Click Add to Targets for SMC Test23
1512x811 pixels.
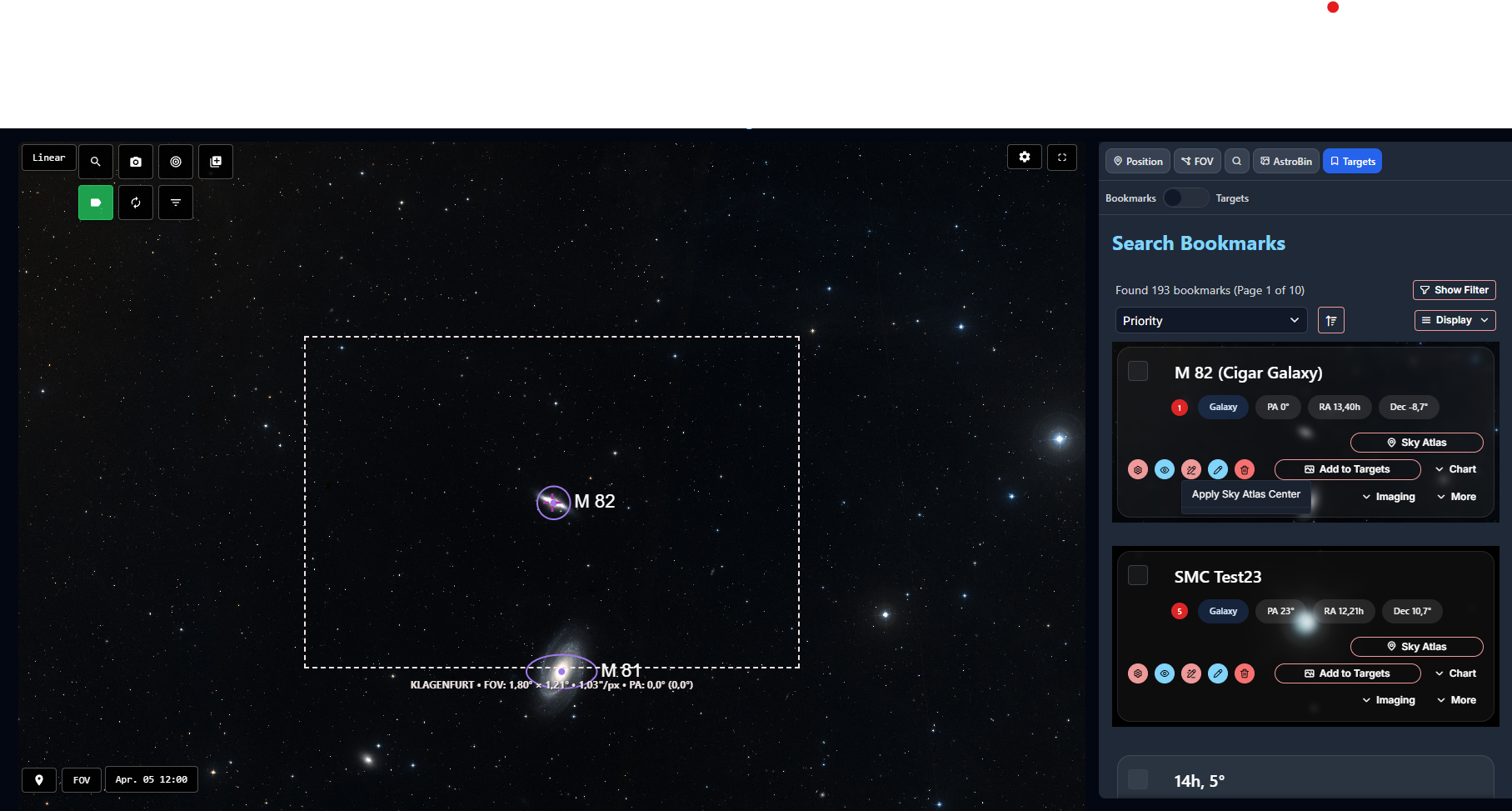pos(1347,673)
